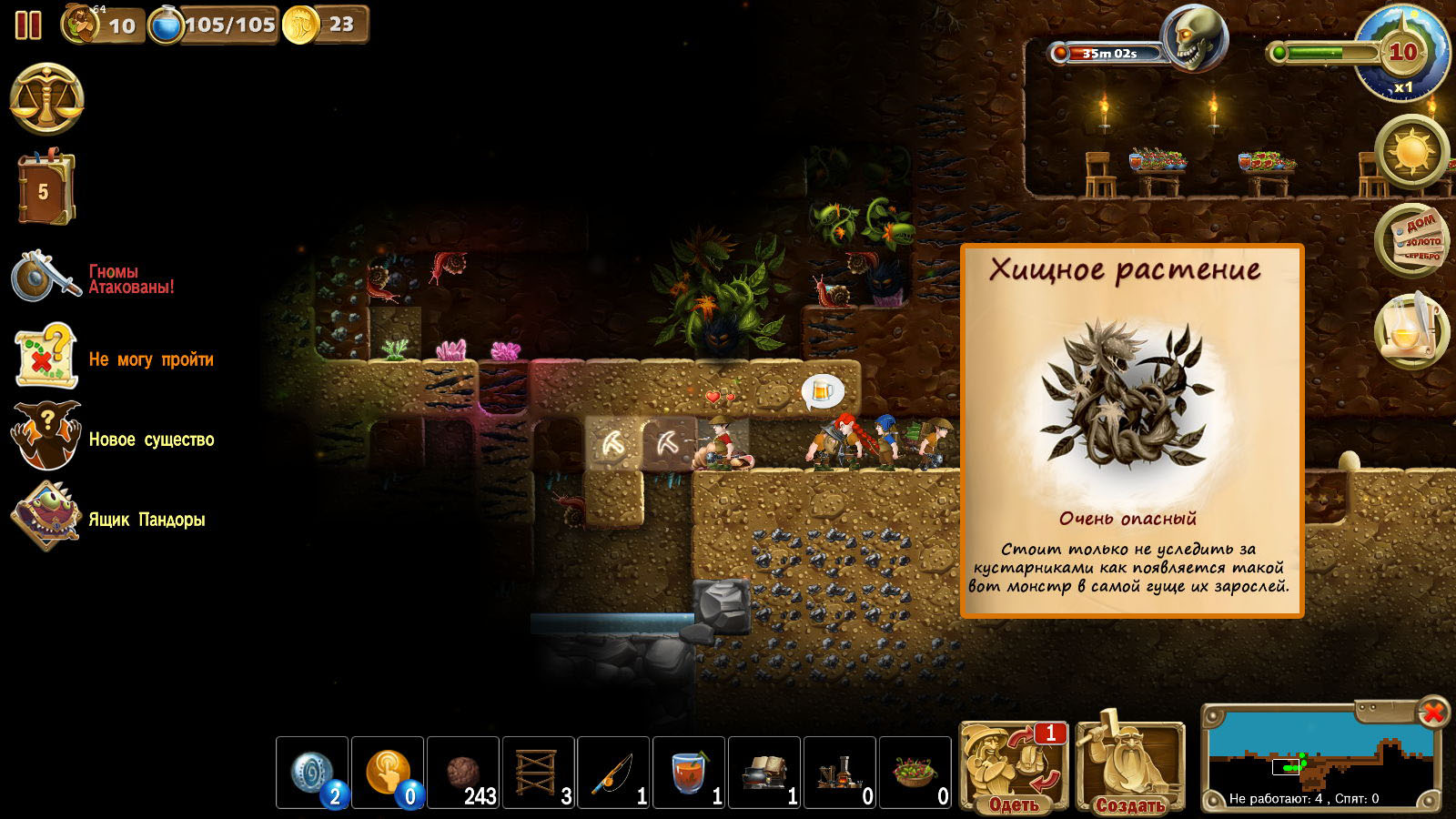Open the potion flask menu
Screen dimensions: 1456x819
point(1411,329)
